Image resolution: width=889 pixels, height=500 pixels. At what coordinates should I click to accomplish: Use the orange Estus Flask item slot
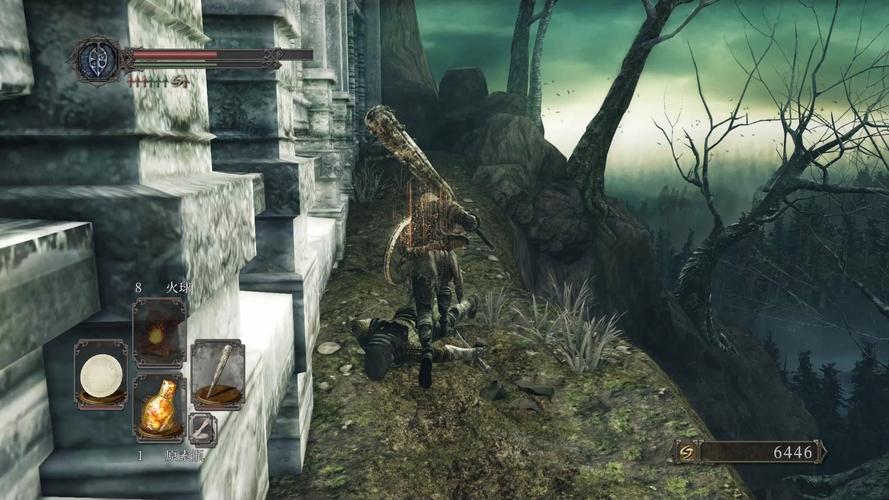159,408
